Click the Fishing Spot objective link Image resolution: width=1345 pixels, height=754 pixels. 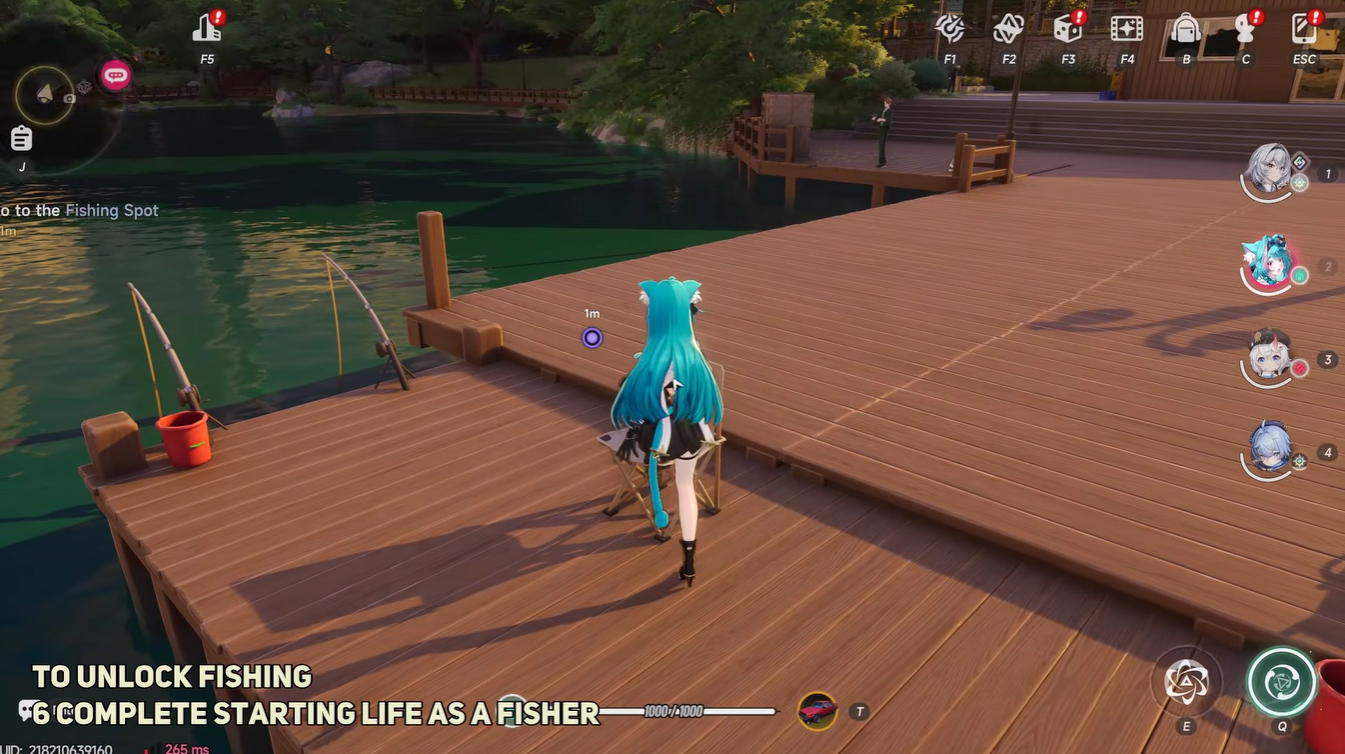112,210
